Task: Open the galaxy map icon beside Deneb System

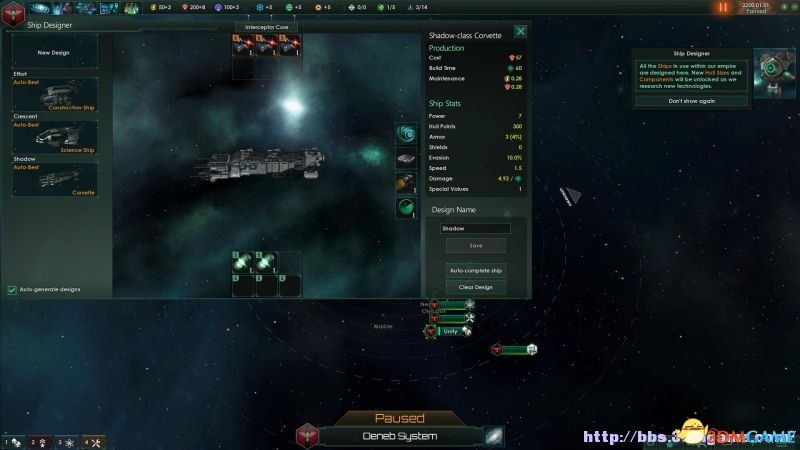Action: (495, 436)
